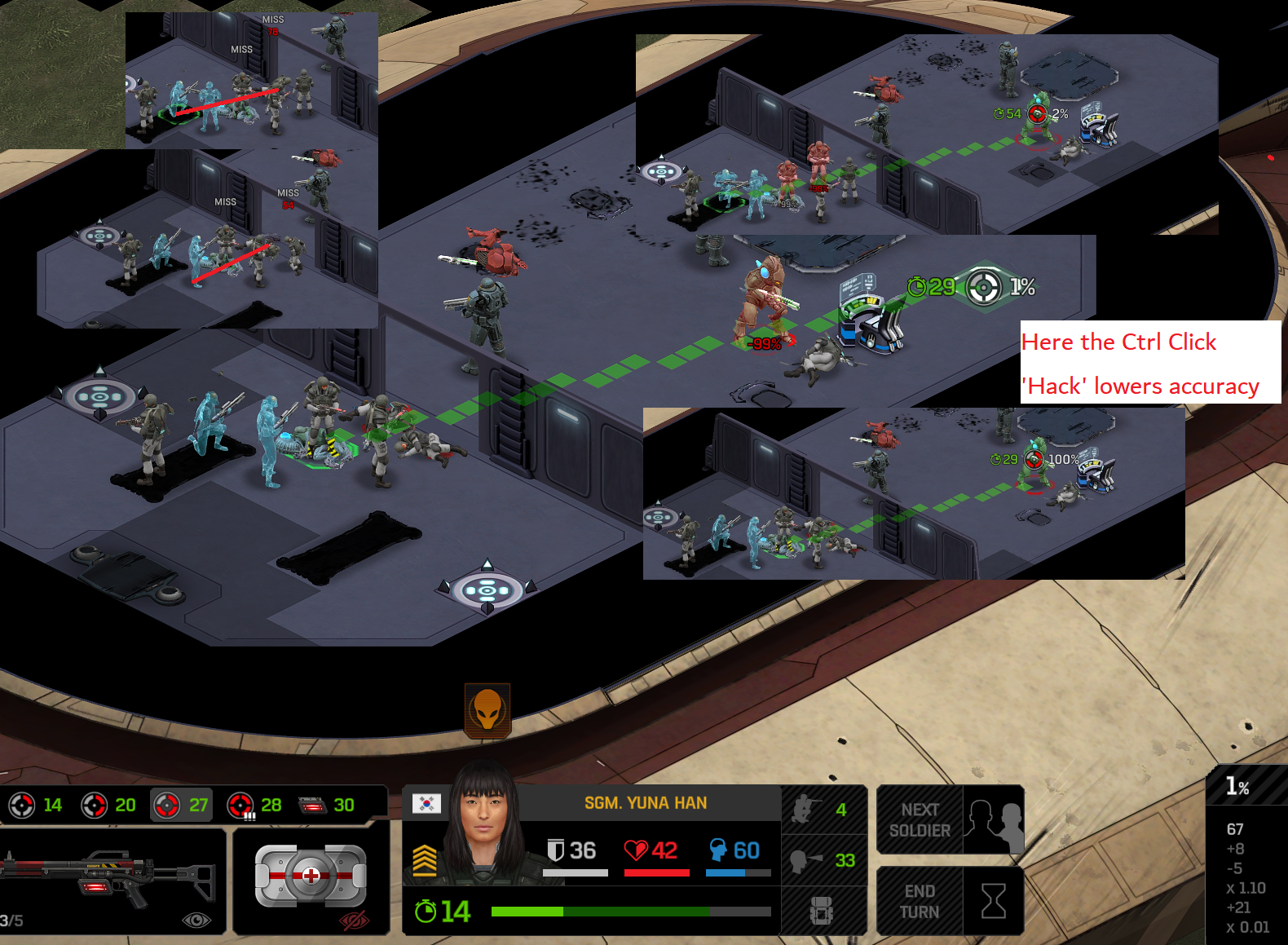Click Yuna Han's soldier portrait
Viewport: 1288px width, 945px height.
tap(487, 824)
